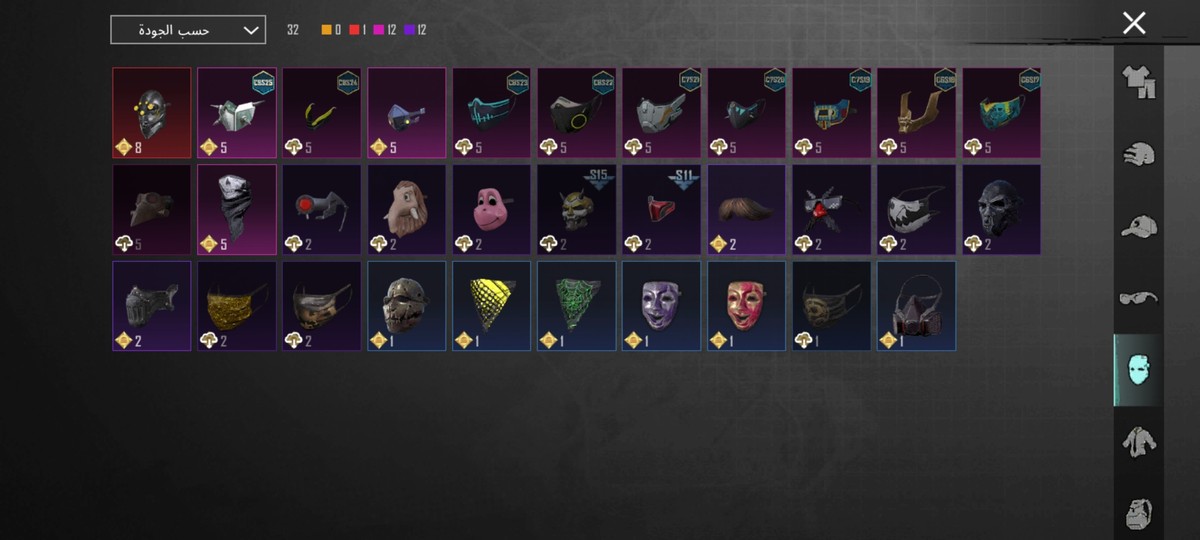
Task: Pick the red and gold face mask
Action: (746, 305)
